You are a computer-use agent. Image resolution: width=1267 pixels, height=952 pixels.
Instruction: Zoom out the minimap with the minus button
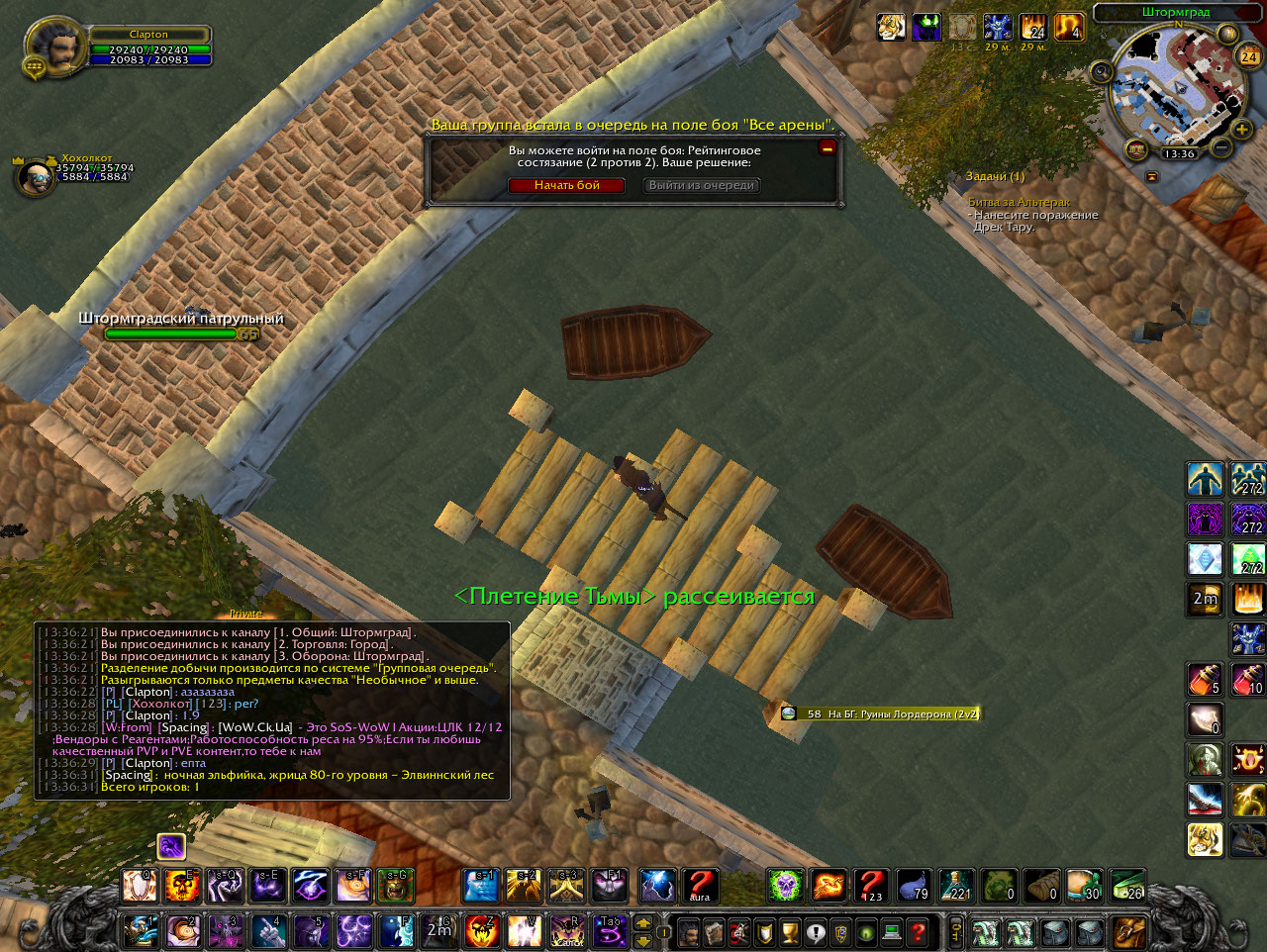point(1221,148)
